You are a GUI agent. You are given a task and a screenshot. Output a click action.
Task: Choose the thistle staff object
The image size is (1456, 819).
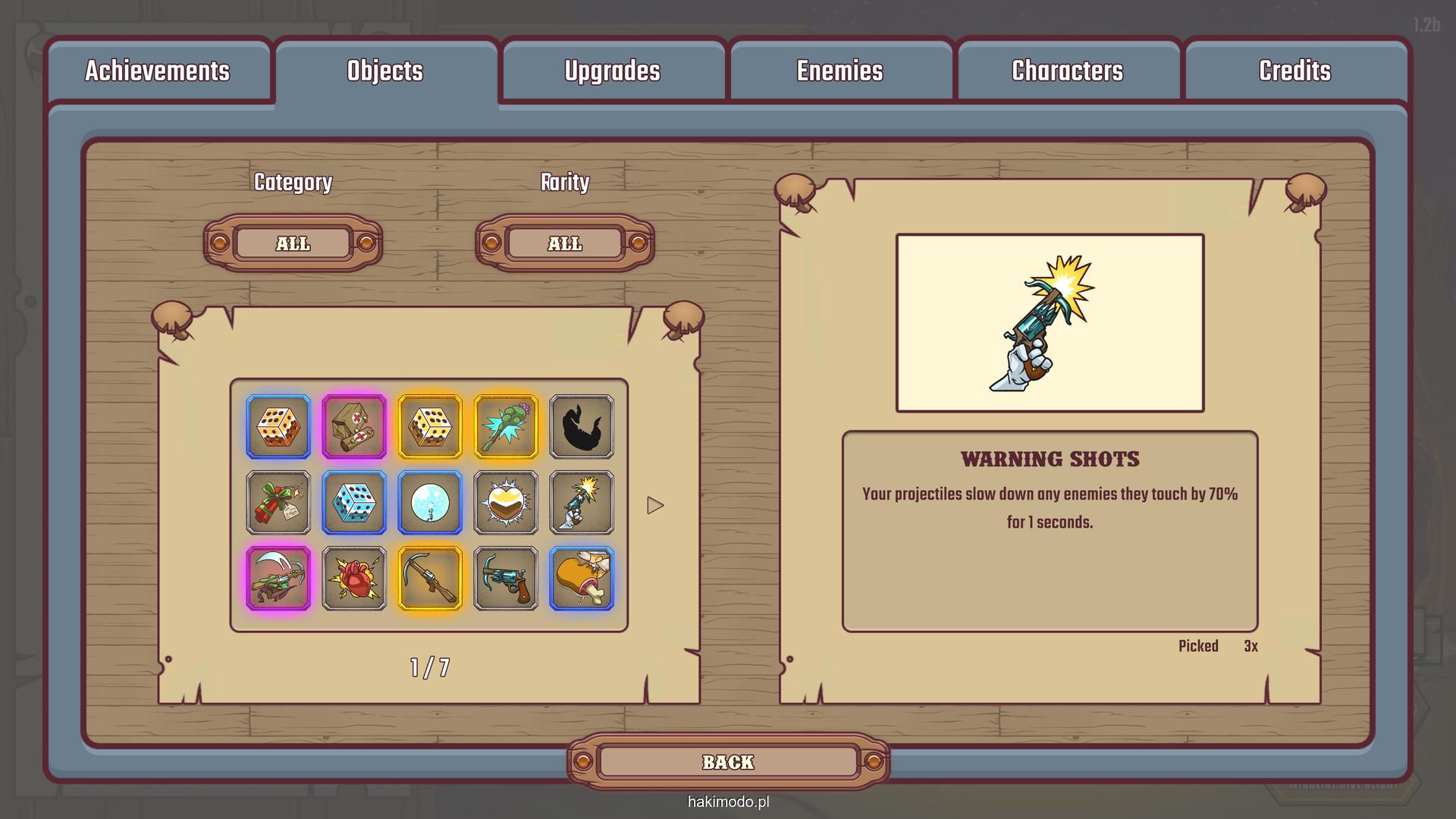point(506,427)
